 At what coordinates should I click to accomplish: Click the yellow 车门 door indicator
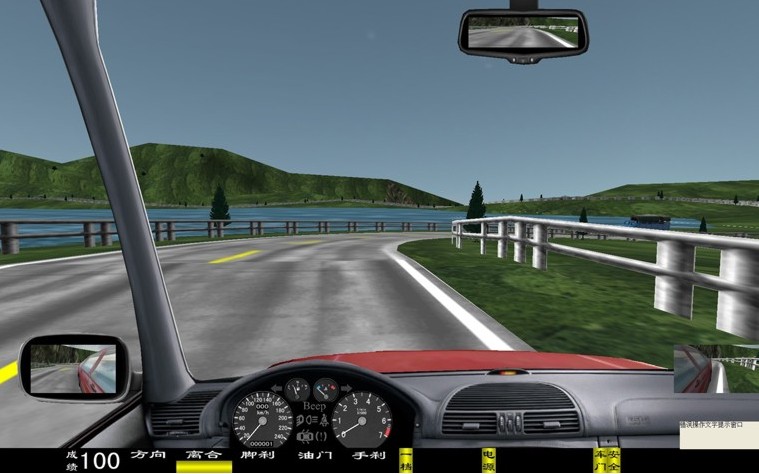600,460
